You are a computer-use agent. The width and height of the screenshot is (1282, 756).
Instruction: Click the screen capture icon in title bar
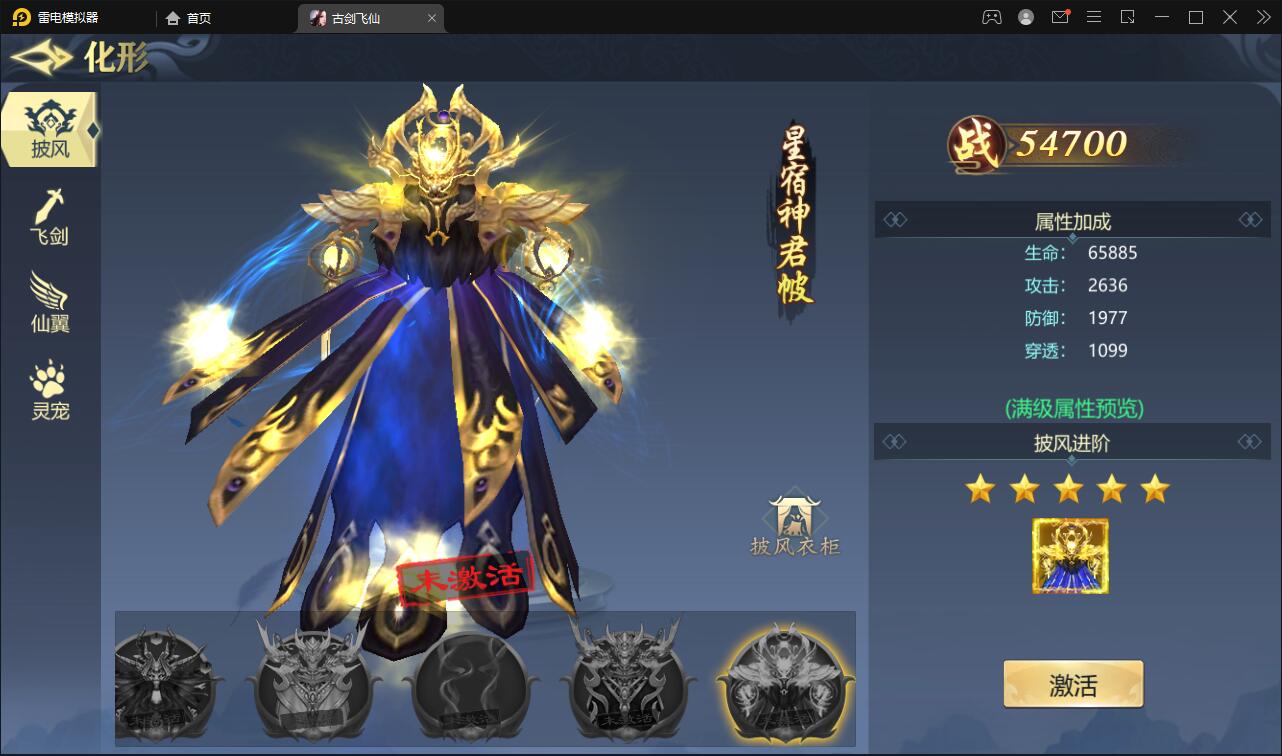click(1129, 17)
